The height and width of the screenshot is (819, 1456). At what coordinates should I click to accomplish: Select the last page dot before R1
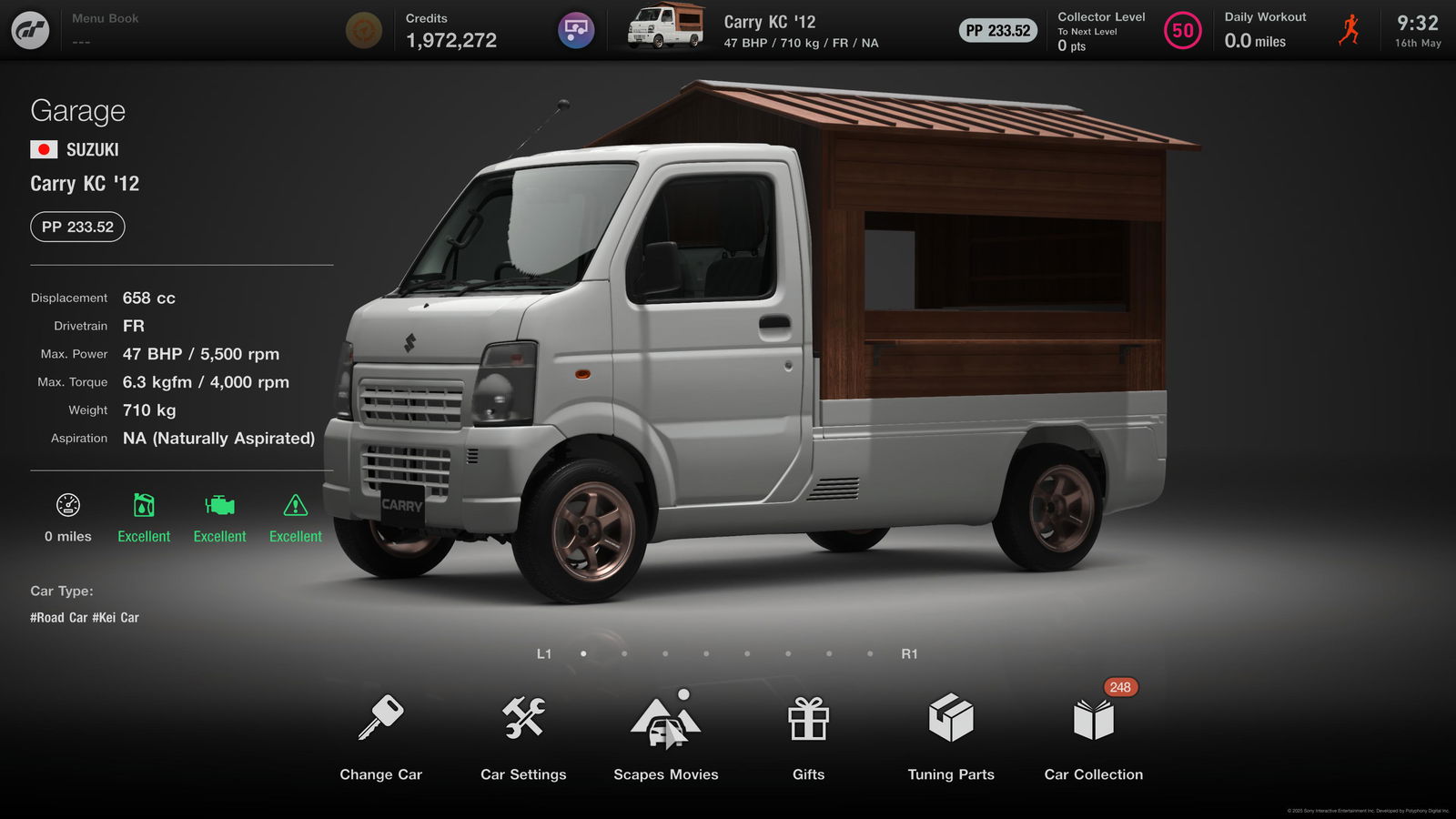[x=869, y=652]
